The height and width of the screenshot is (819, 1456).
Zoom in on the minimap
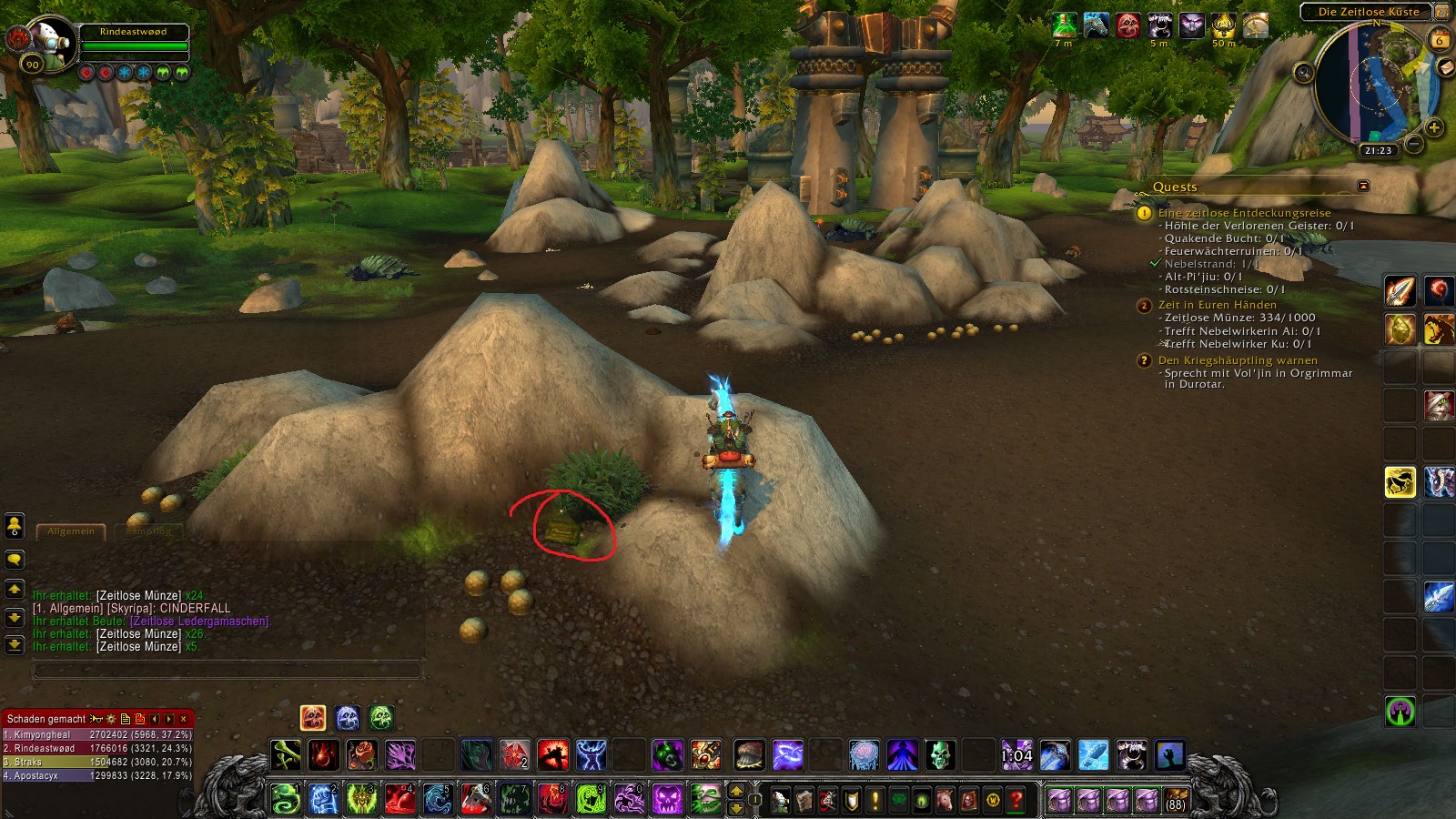pos(1434,127)
